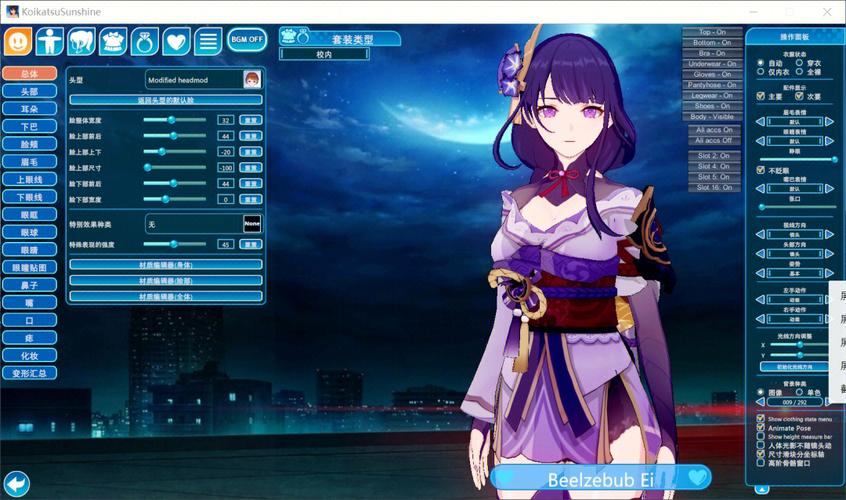
Task: Select the heart icon tab
Action: click(x=176, y=41)
